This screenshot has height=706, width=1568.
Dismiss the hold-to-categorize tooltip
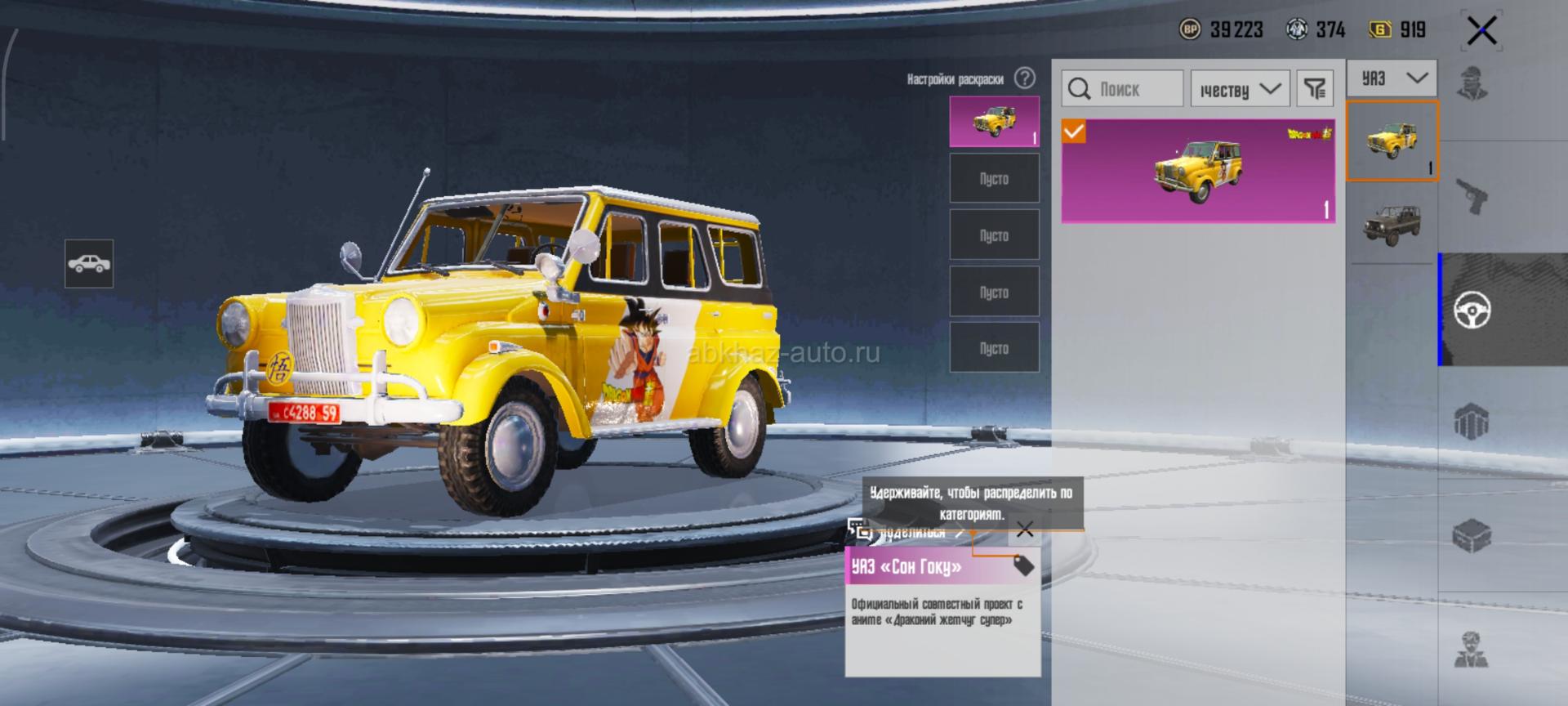pos(1024,530)
